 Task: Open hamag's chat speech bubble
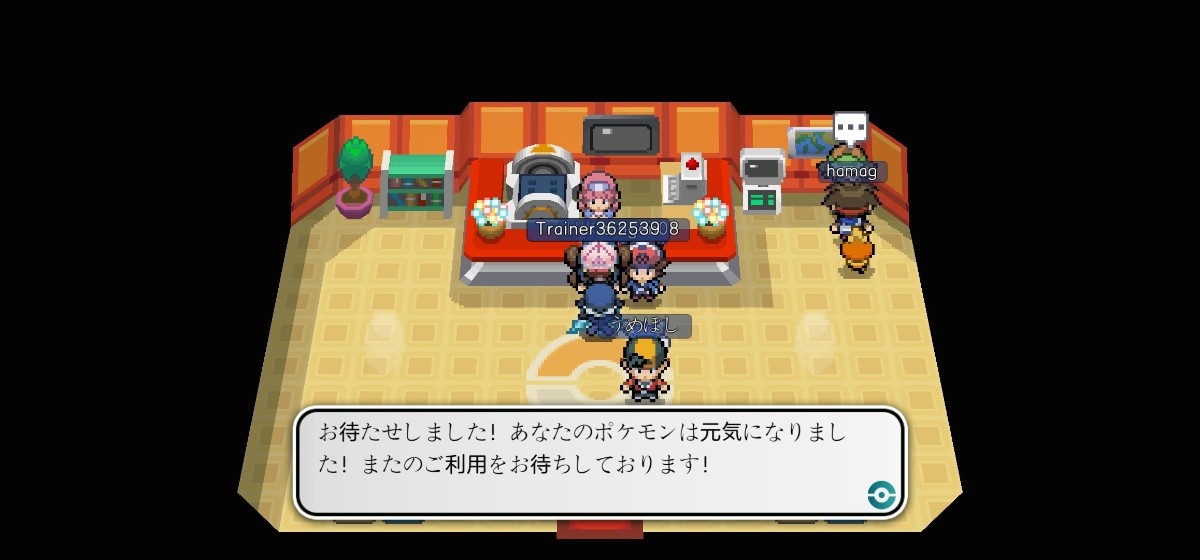point(850,127)
